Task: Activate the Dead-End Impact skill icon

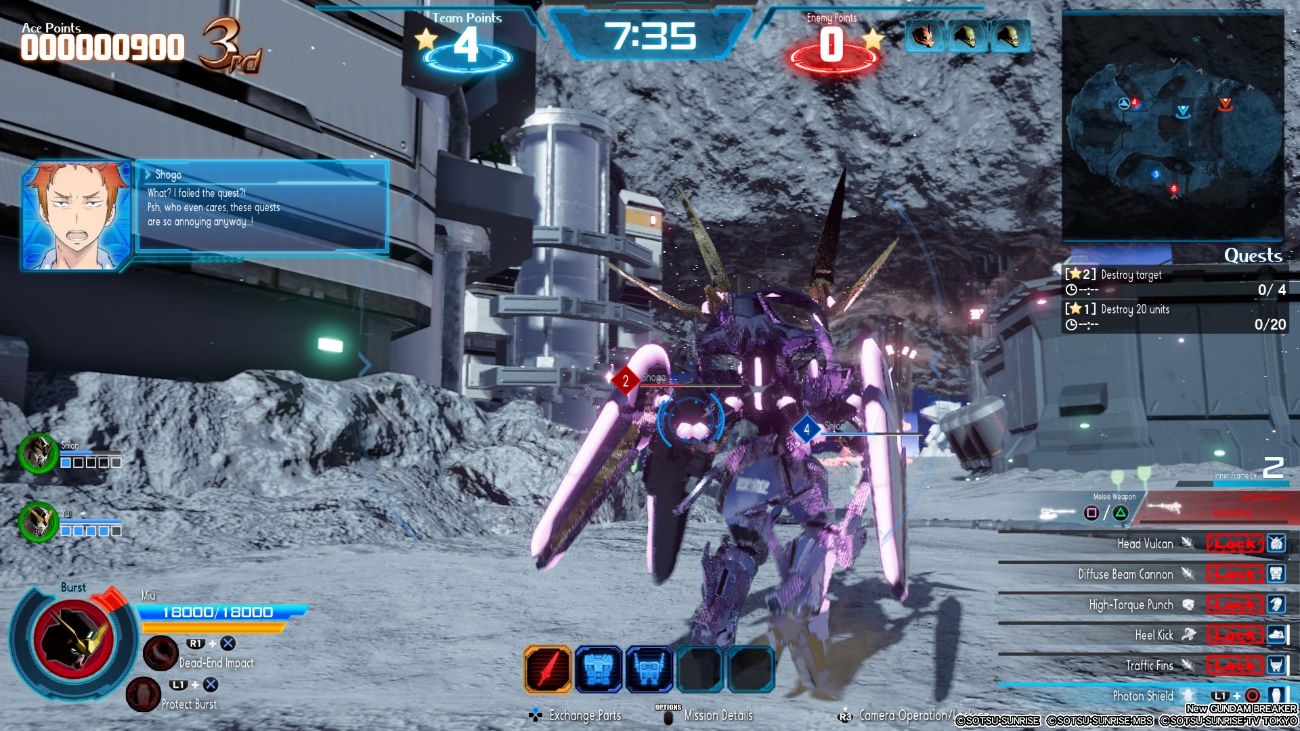Action: [x=161, y=653]
